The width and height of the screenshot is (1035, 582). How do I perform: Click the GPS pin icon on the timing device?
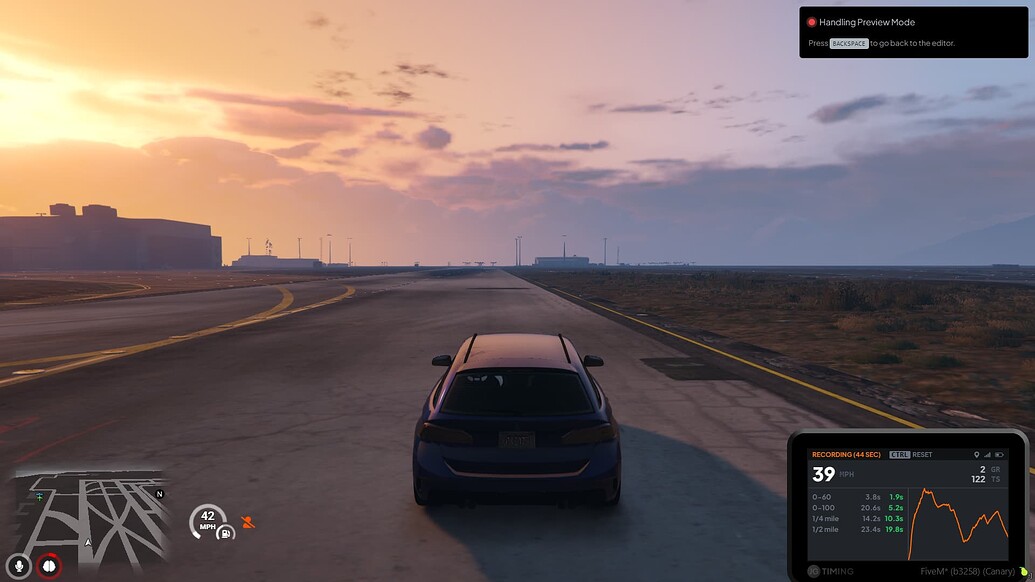tap(976, 455)
